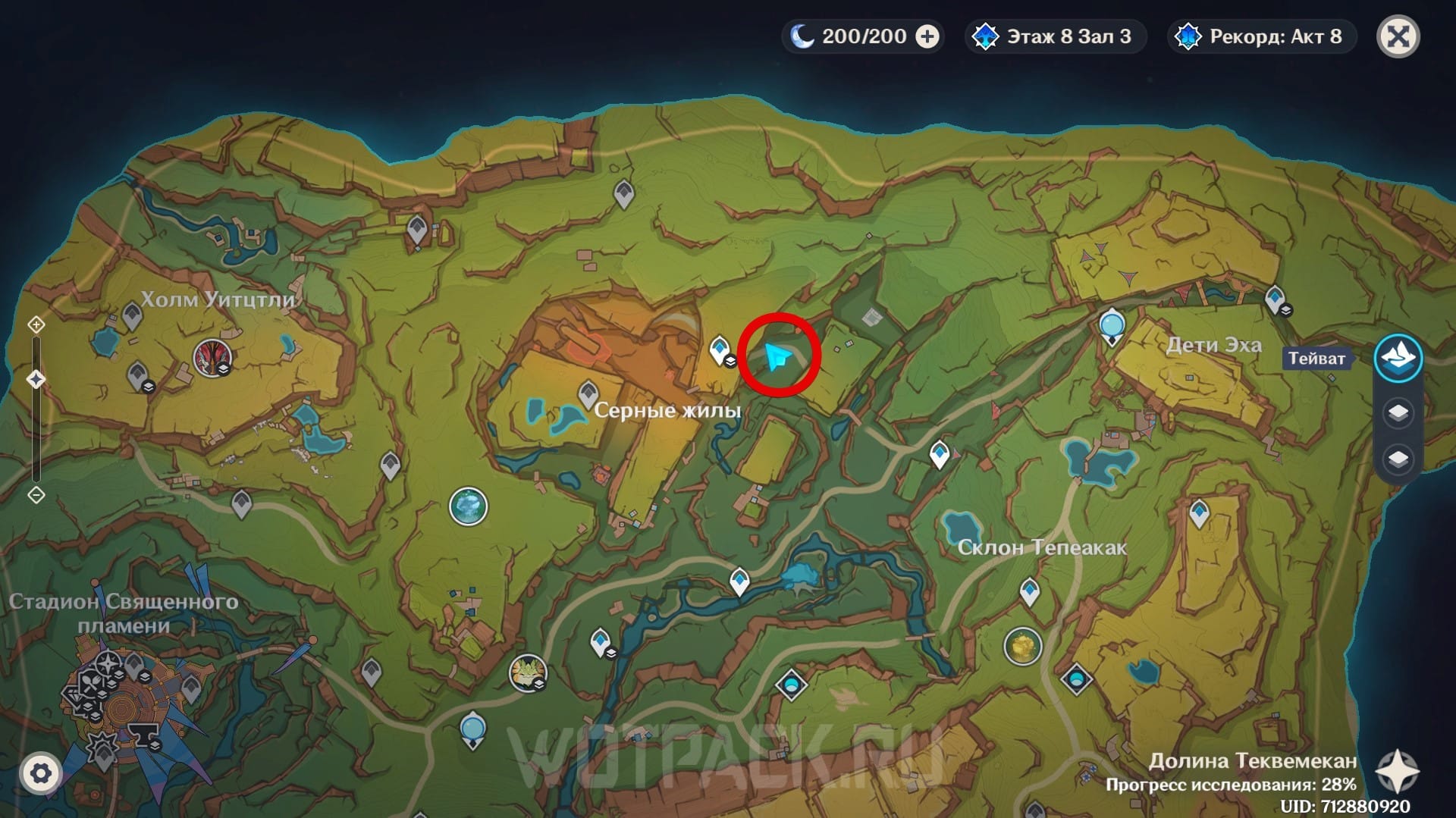Screen dimensions: 1456x818
Task: Select the round teal boss marker below Серные жилы
Action: pyautogui.click(x=468, y=506)
